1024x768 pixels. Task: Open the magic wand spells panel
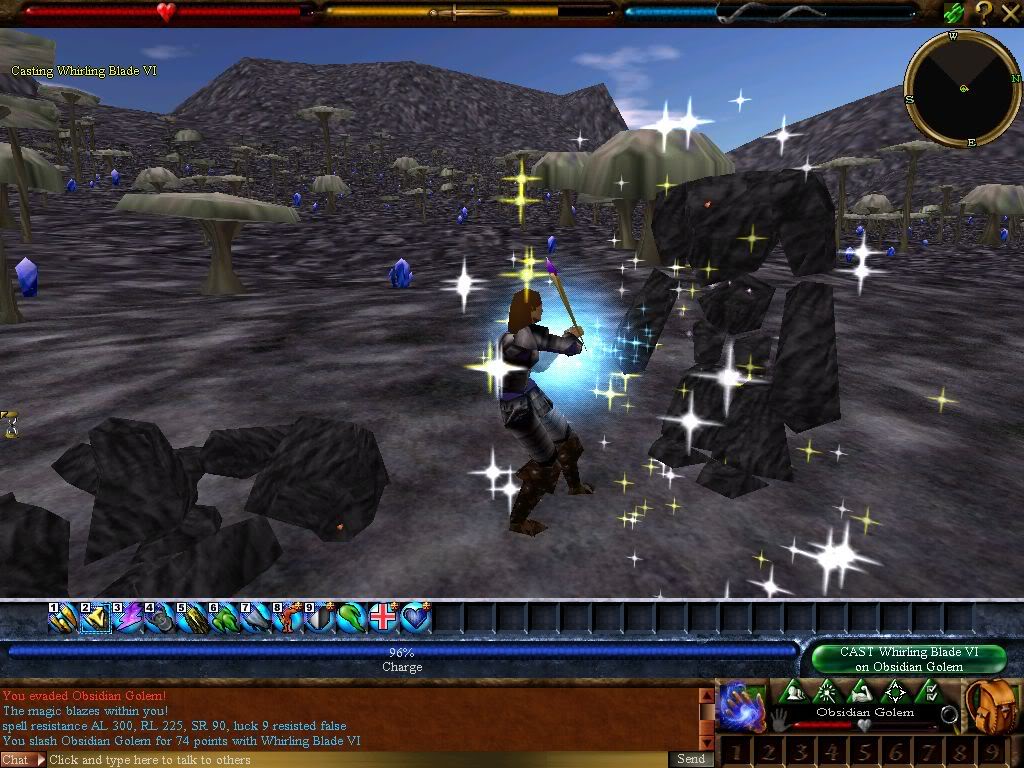(x=826, y=692)
